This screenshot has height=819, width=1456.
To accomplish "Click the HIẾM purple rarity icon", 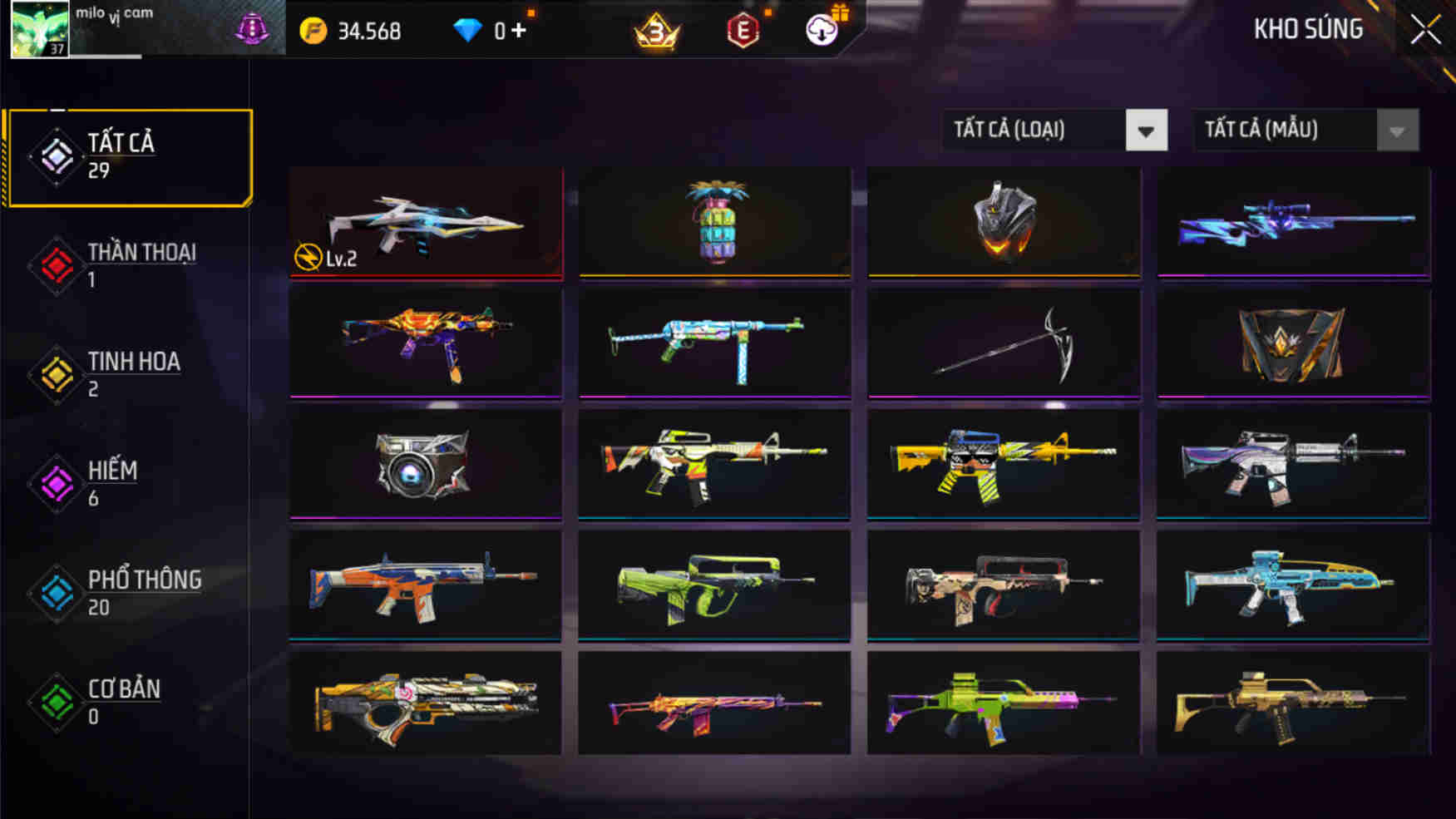I will (x=56, y=482).
